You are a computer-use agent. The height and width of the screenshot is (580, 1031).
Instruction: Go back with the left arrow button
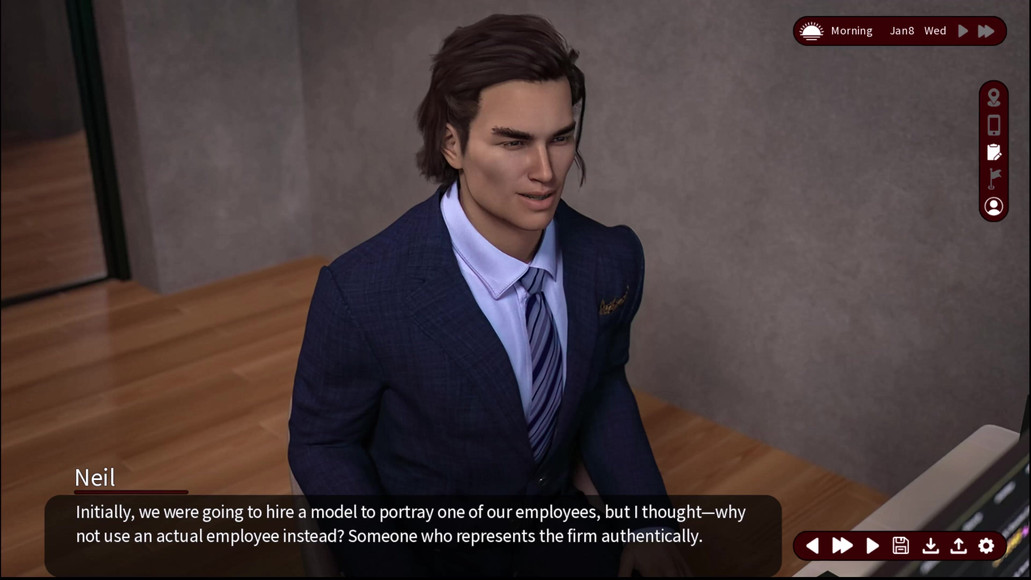(812, 546)
